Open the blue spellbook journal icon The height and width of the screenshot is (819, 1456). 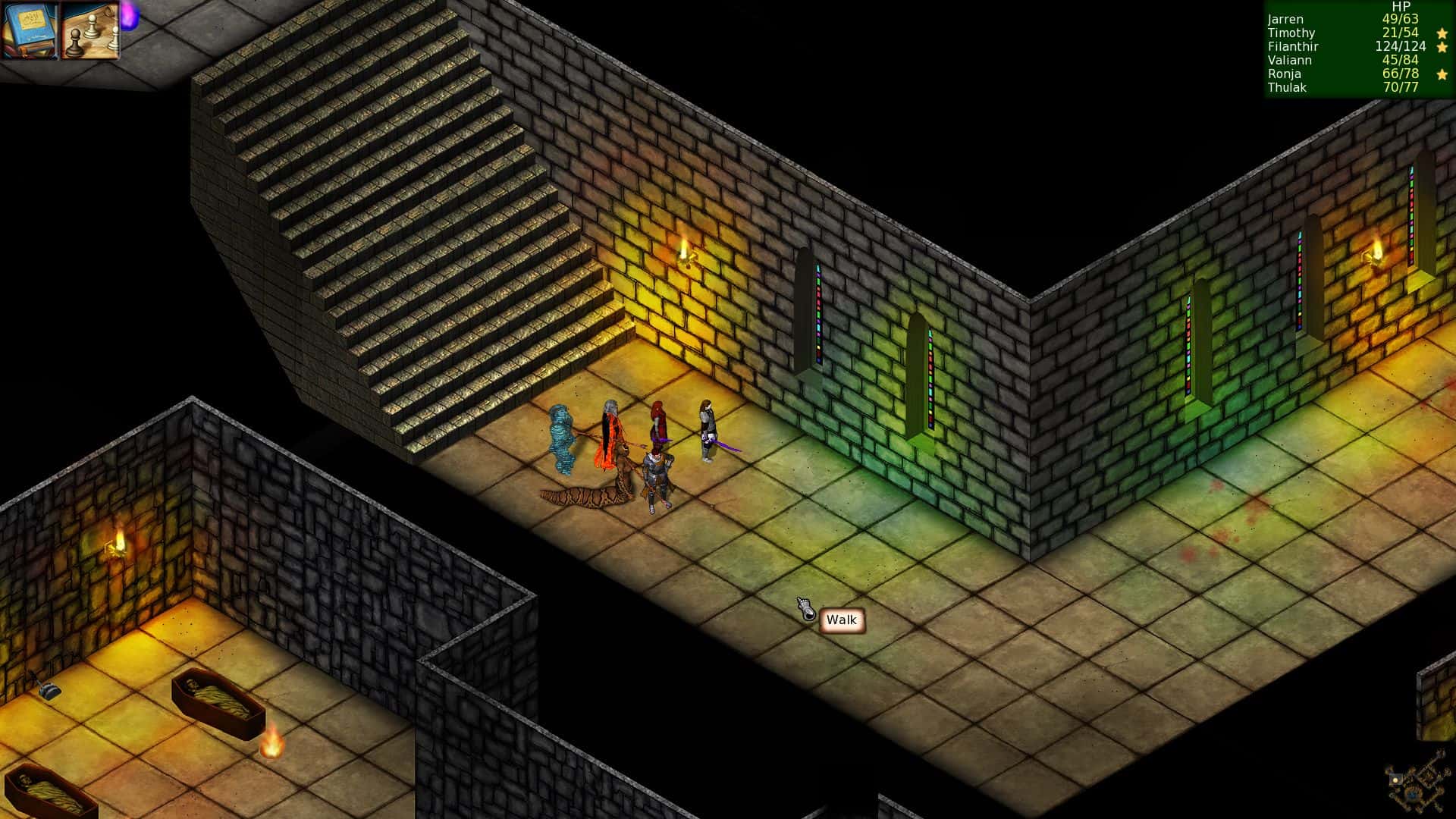tap(30, 32)
